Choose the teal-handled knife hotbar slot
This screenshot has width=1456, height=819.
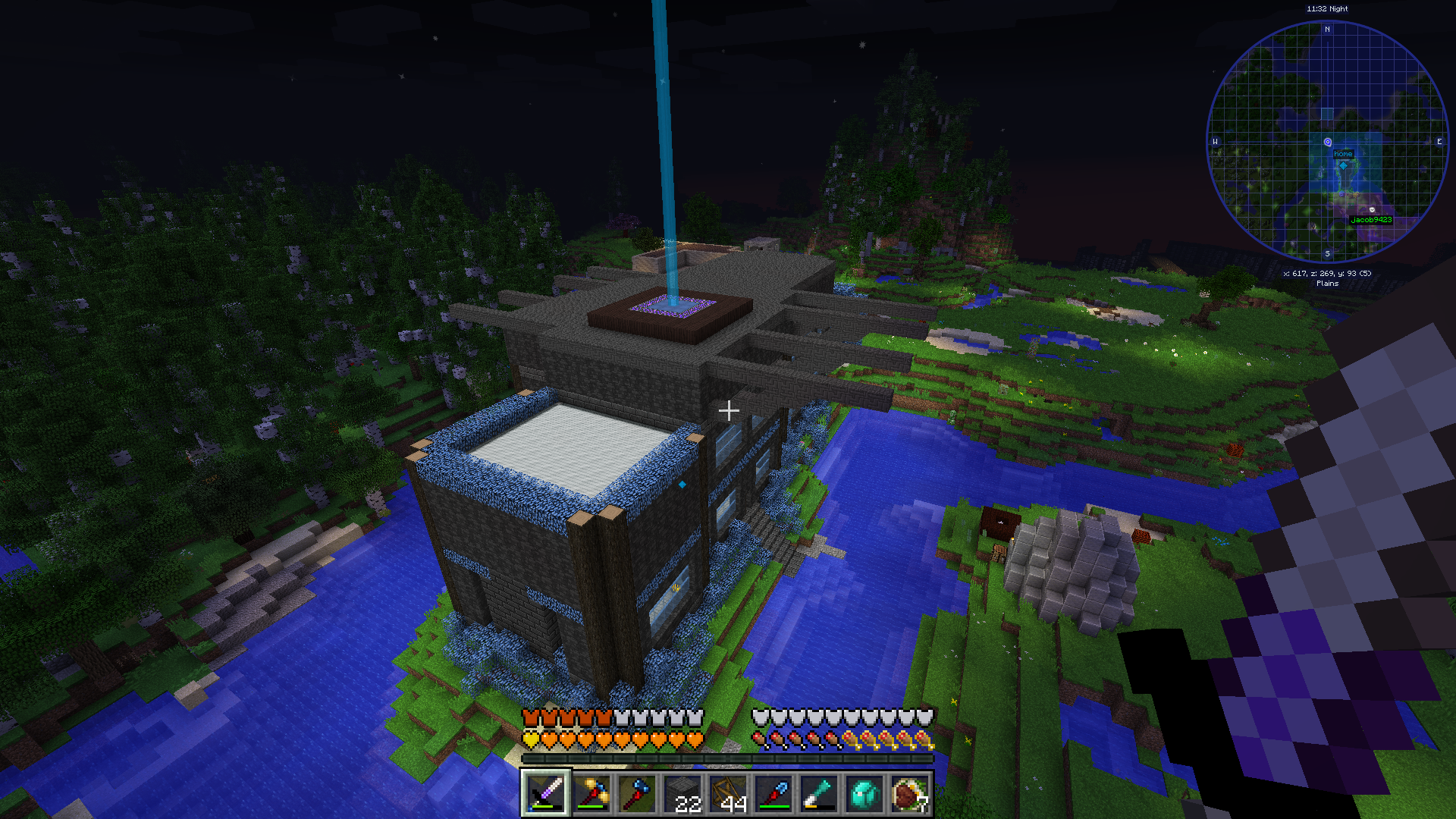tap(819, 794)
